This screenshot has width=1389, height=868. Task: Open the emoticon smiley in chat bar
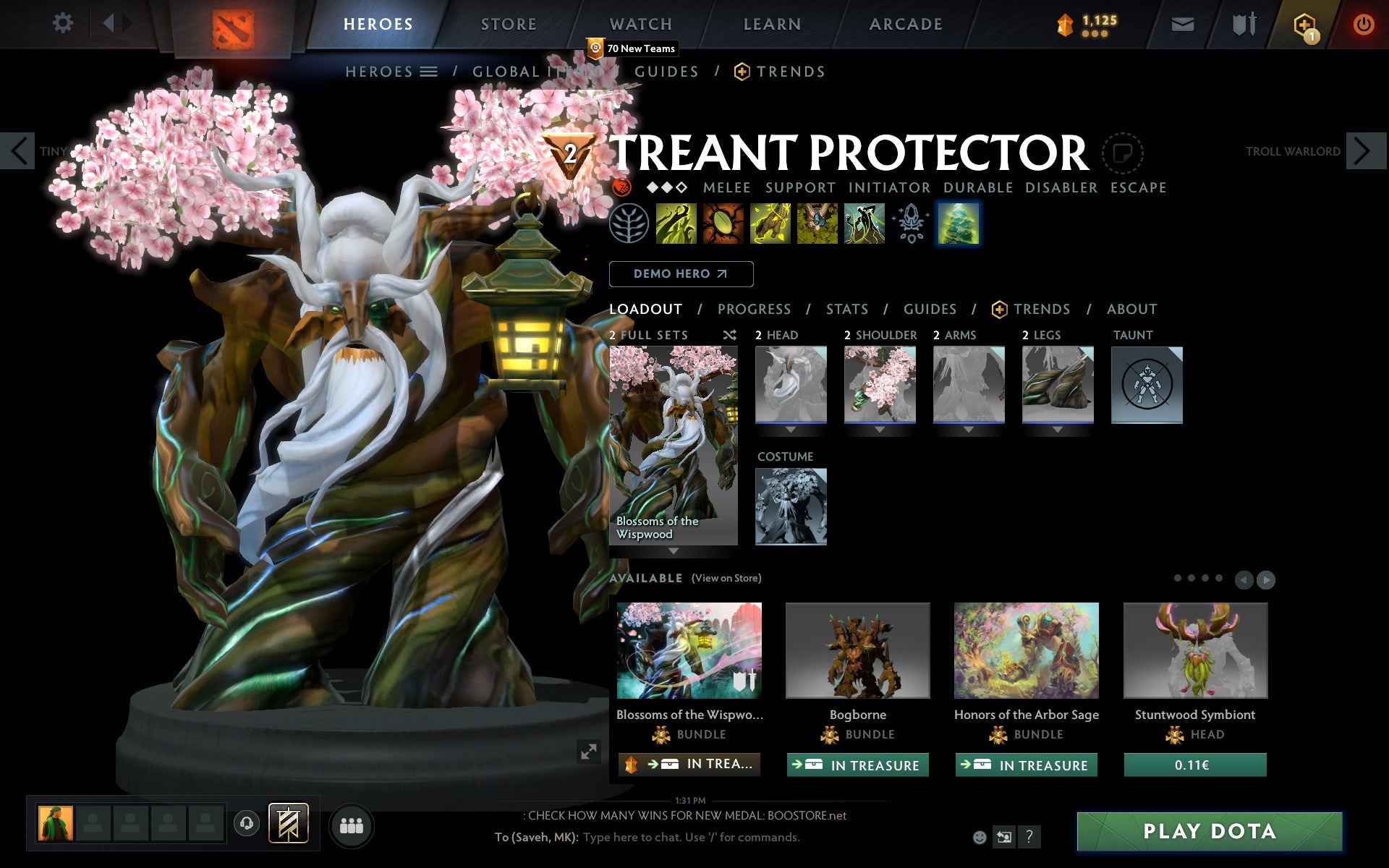tap(981, 838)
